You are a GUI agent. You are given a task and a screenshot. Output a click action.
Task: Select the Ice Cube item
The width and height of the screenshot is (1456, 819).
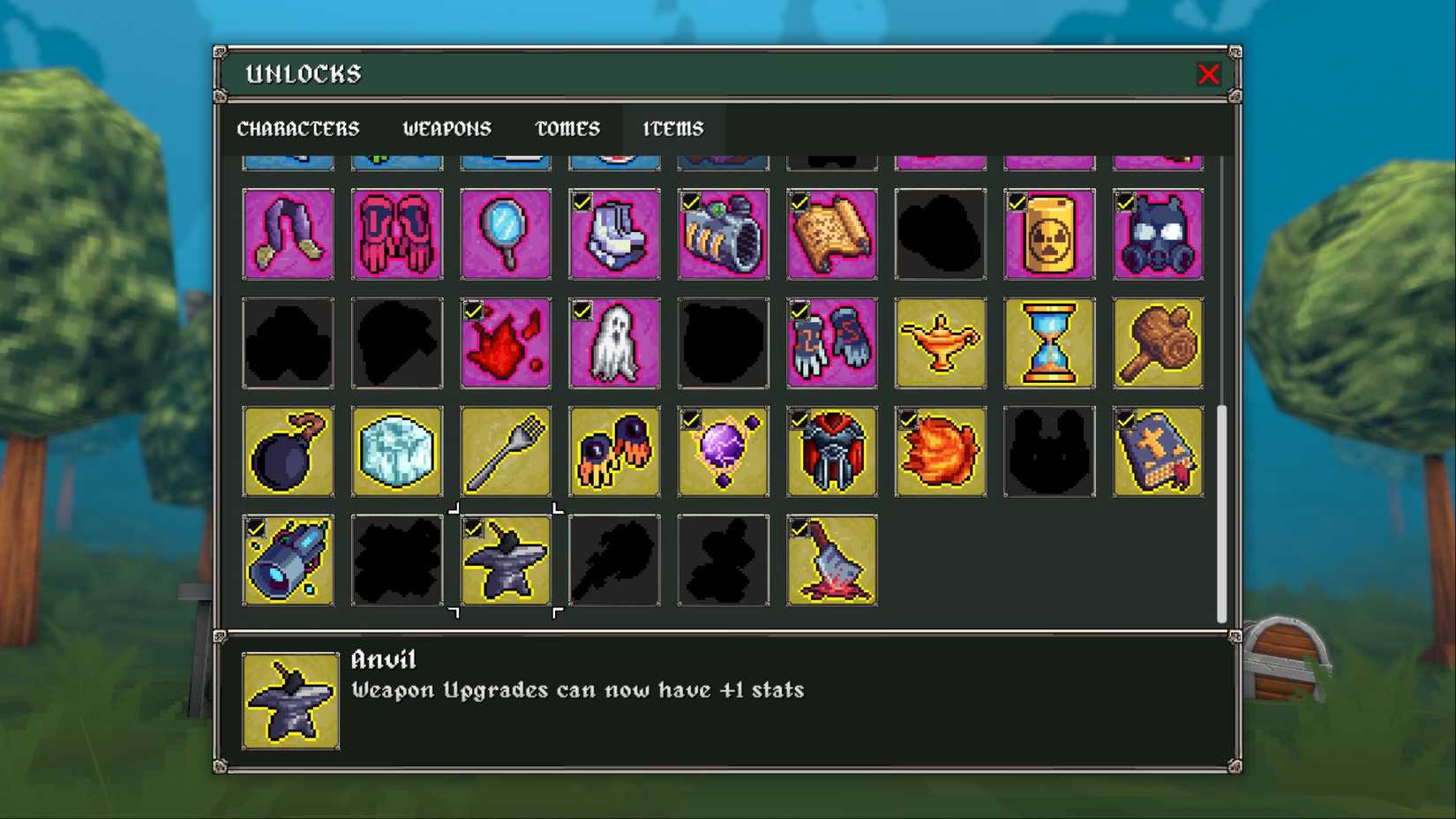pyautogui.click(x=397, y=452)
